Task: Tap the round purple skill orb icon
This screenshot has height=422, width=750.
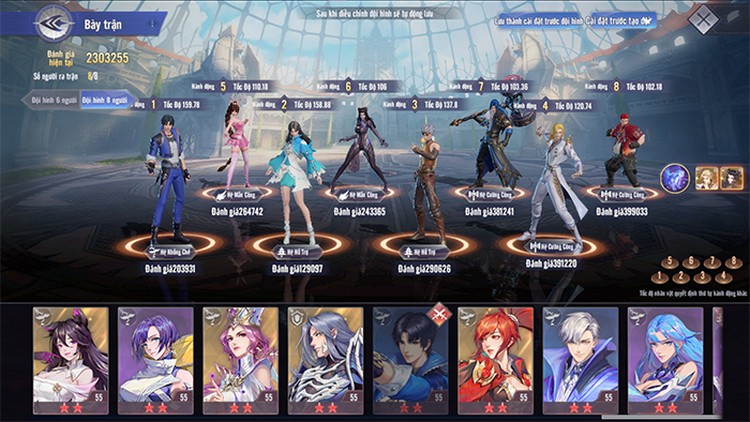Action: point(674,178)
